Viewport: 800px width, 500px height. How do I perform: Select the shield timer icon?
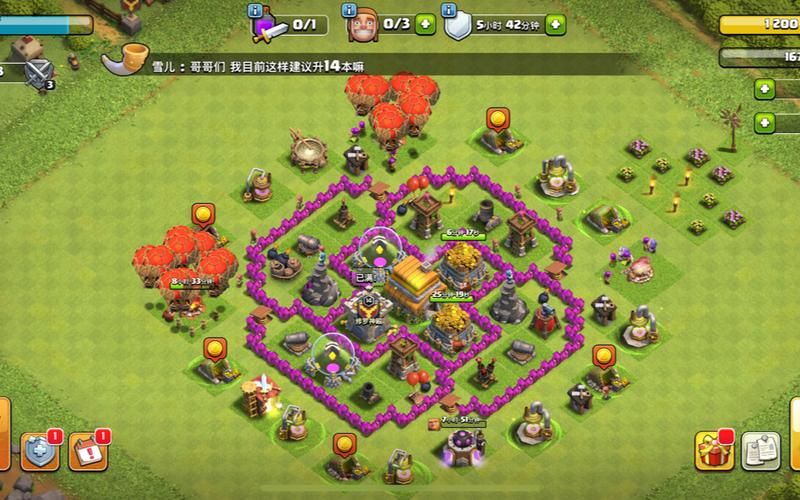(x=457, y=22)
